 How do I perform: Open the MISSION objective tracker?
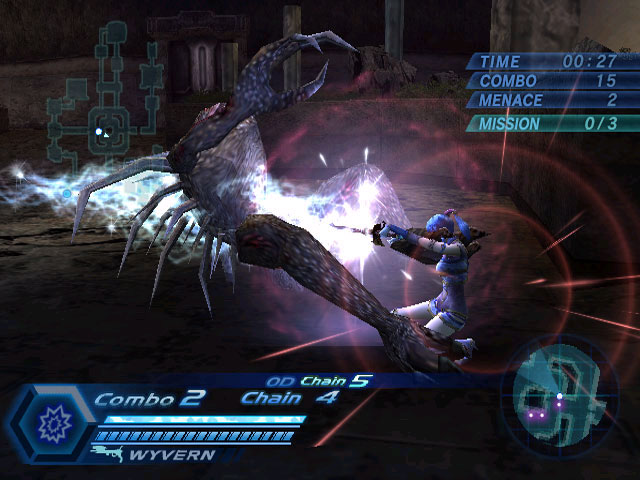548,124
